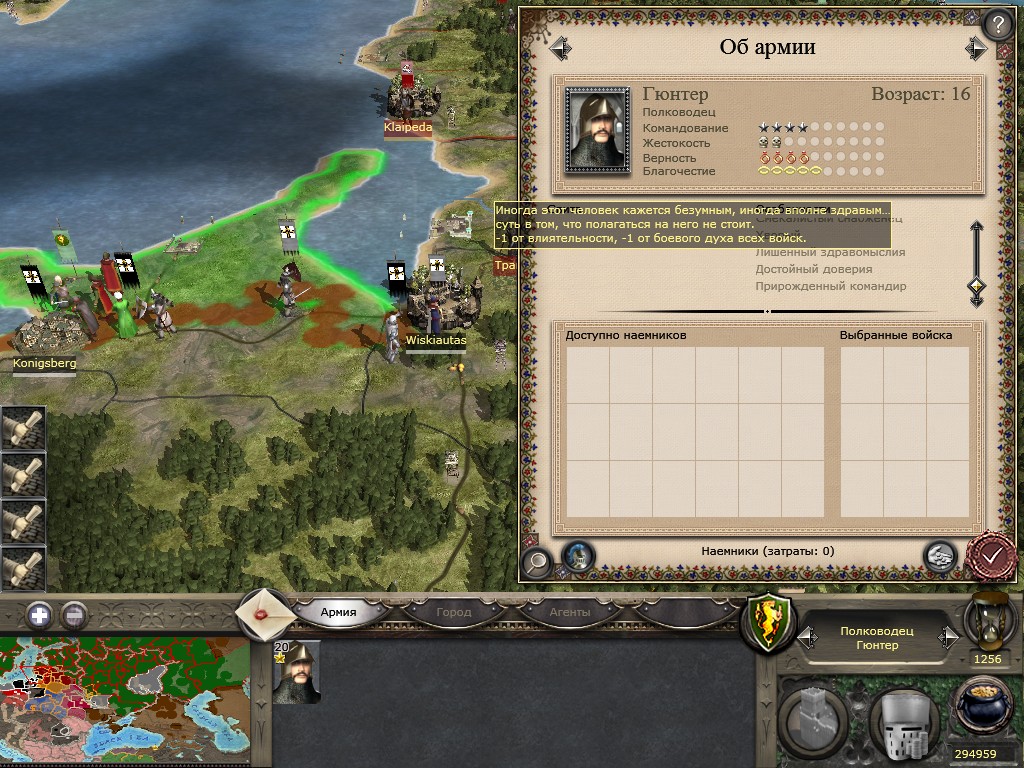Open the faction overview shield button
The image size is (1024, 768).
[766, 624]
